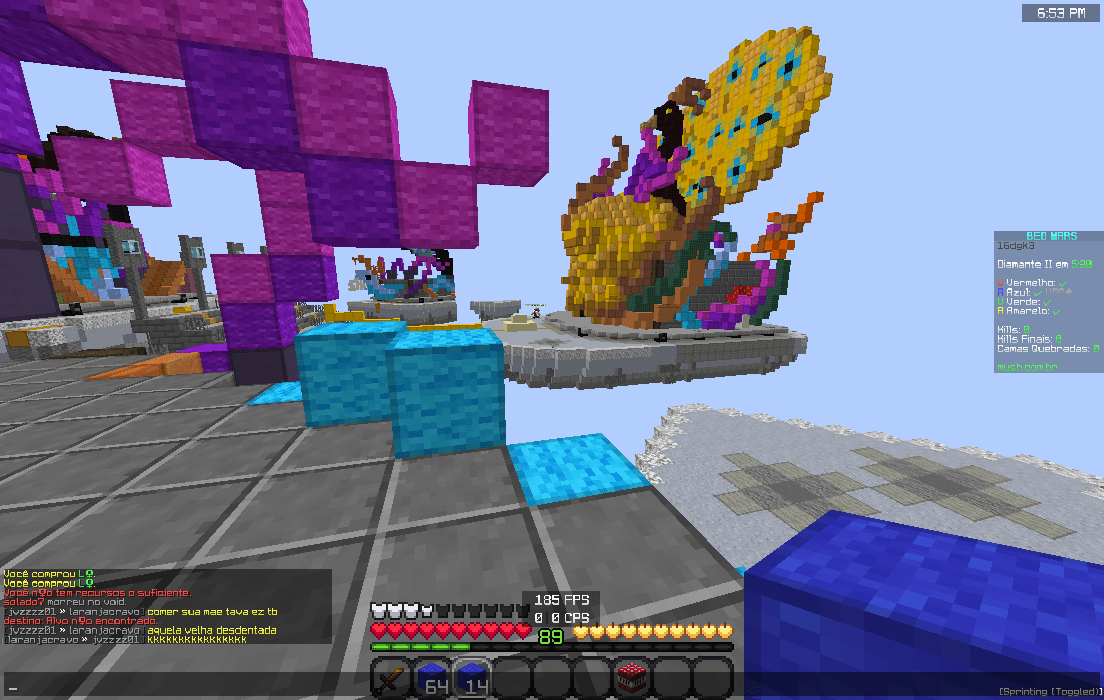The height and width of the screenshot is (700, 1104).
Task: Select the blue wool stack of 14
Action: click(x=472, y=677)
